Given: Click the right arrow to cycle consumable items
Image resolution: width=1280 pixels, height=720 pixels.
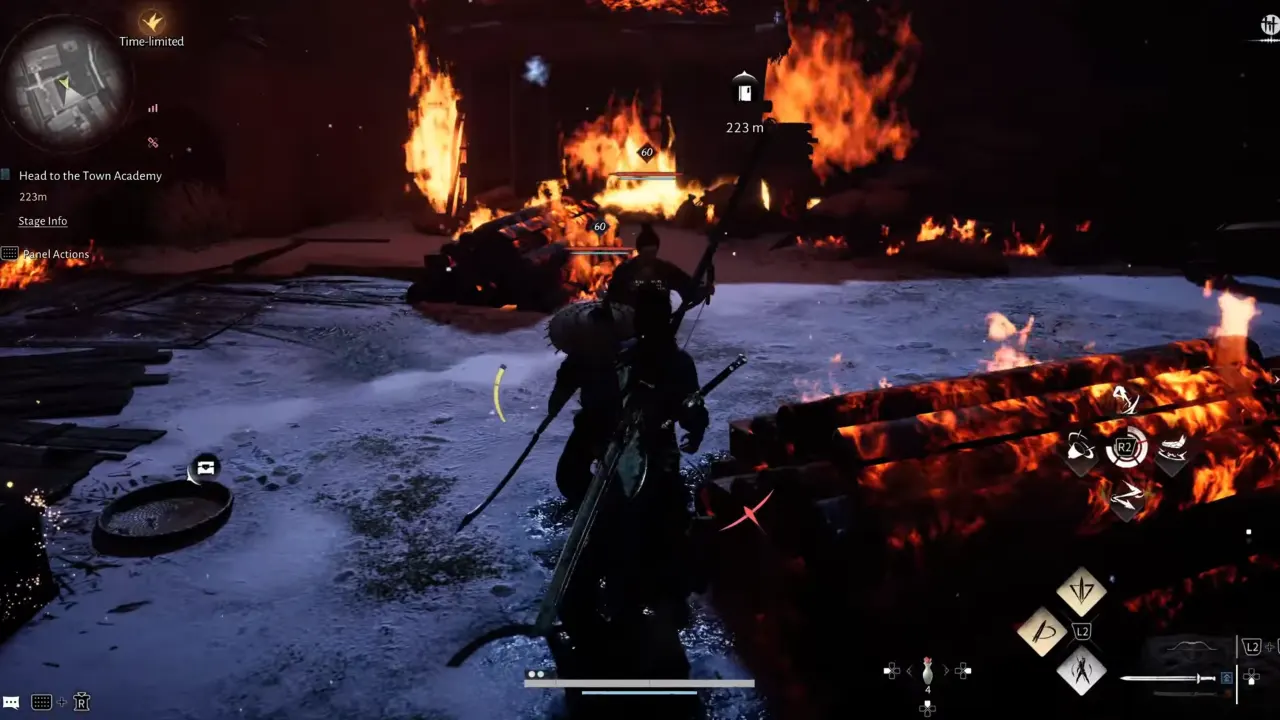Looking at the screenshot, I should pos(946,670).
